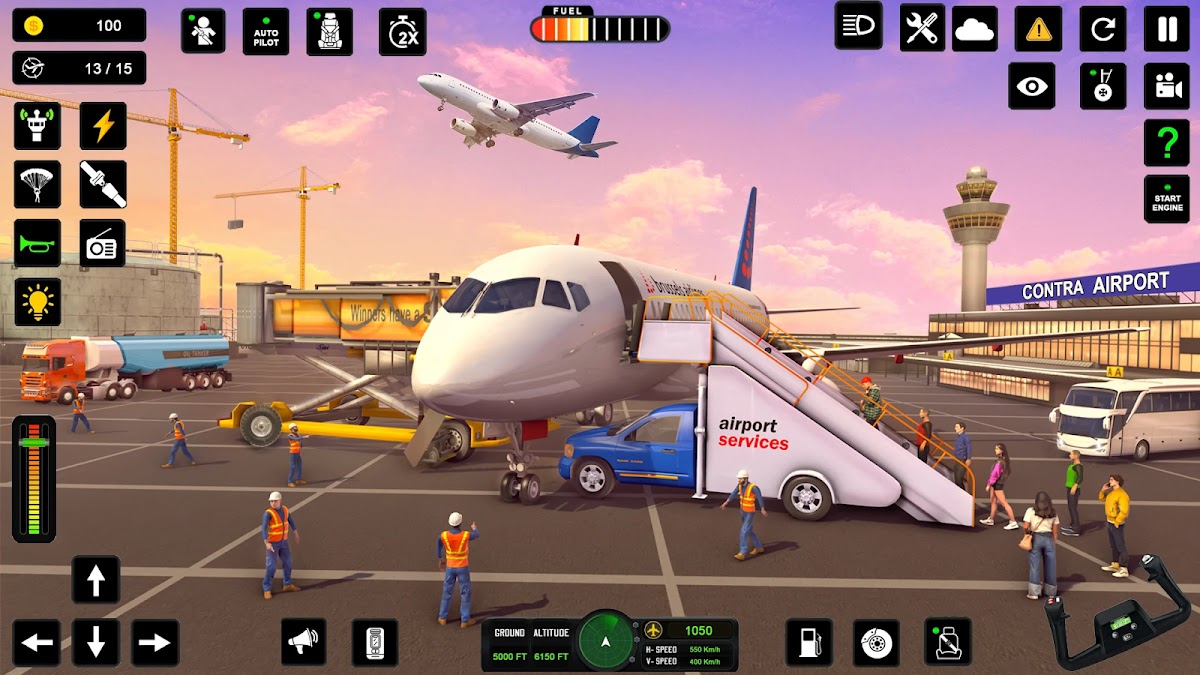Screen dimensions: 1200x675
Task: Activate the 2x speed timer
Action: point(403,32)
